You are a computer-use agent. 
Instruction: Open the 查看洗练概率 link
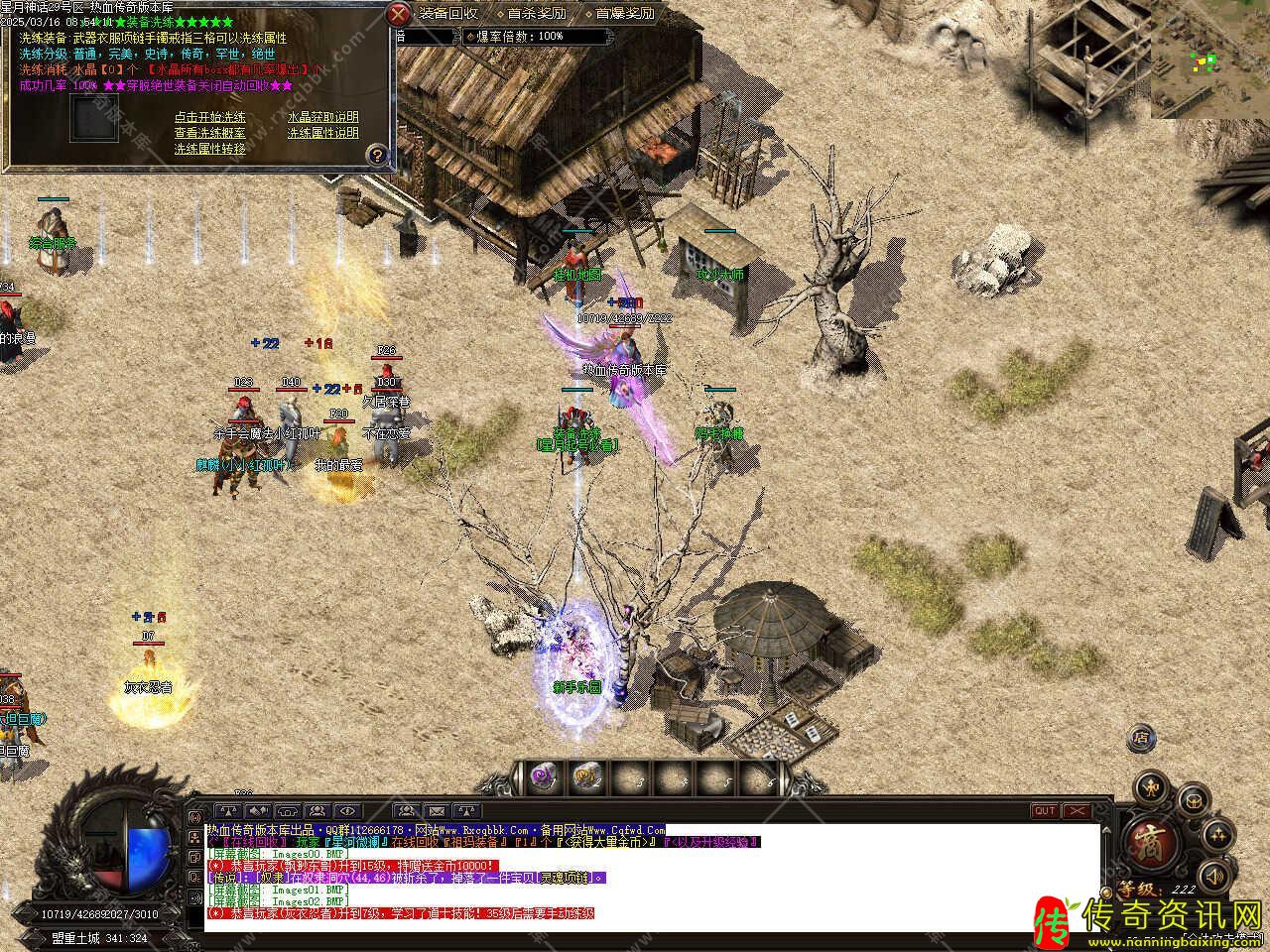209,133
